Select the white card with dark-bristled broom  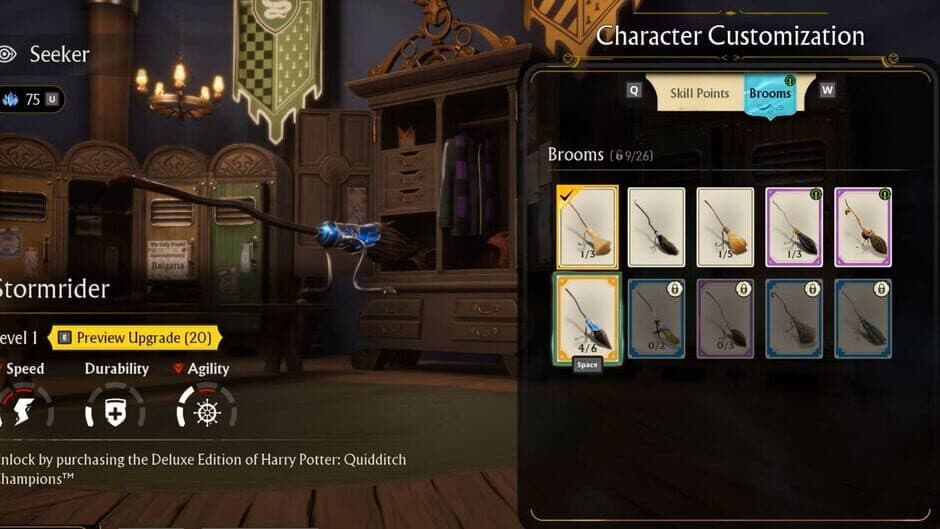point(656,227)
